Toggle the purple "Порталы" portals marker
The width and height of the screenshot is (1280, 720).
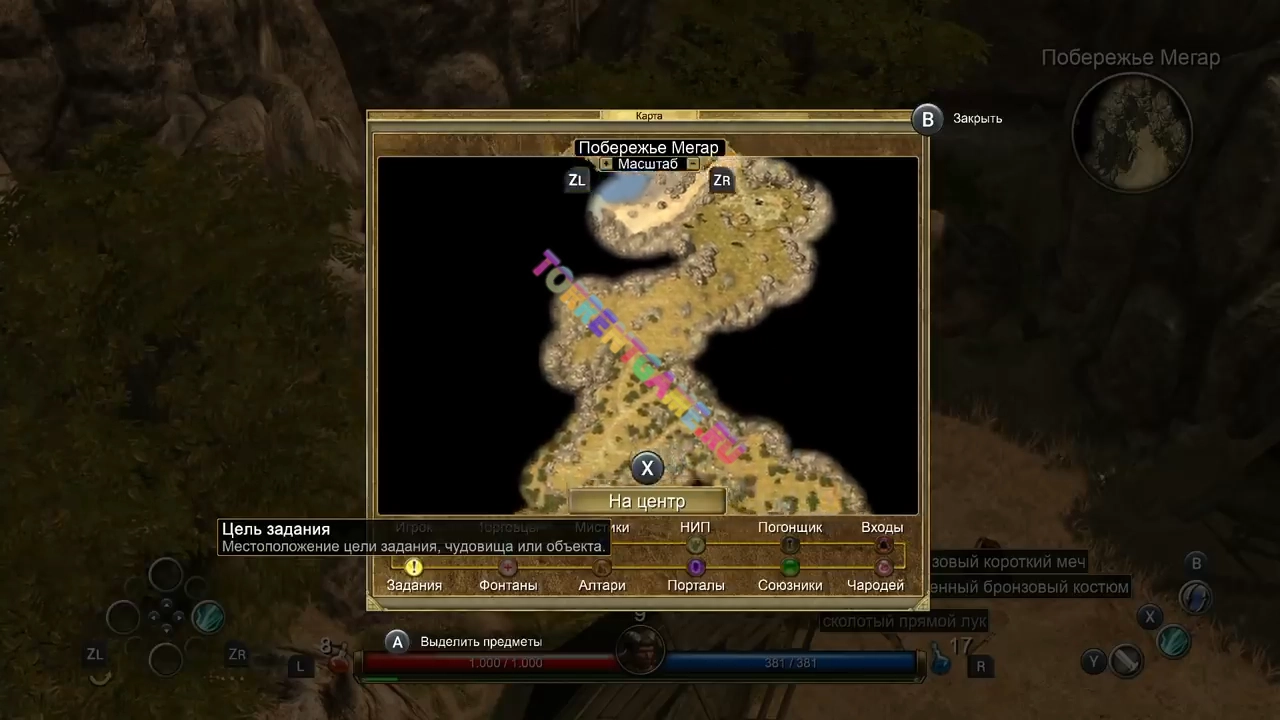(x=696, y=568)
